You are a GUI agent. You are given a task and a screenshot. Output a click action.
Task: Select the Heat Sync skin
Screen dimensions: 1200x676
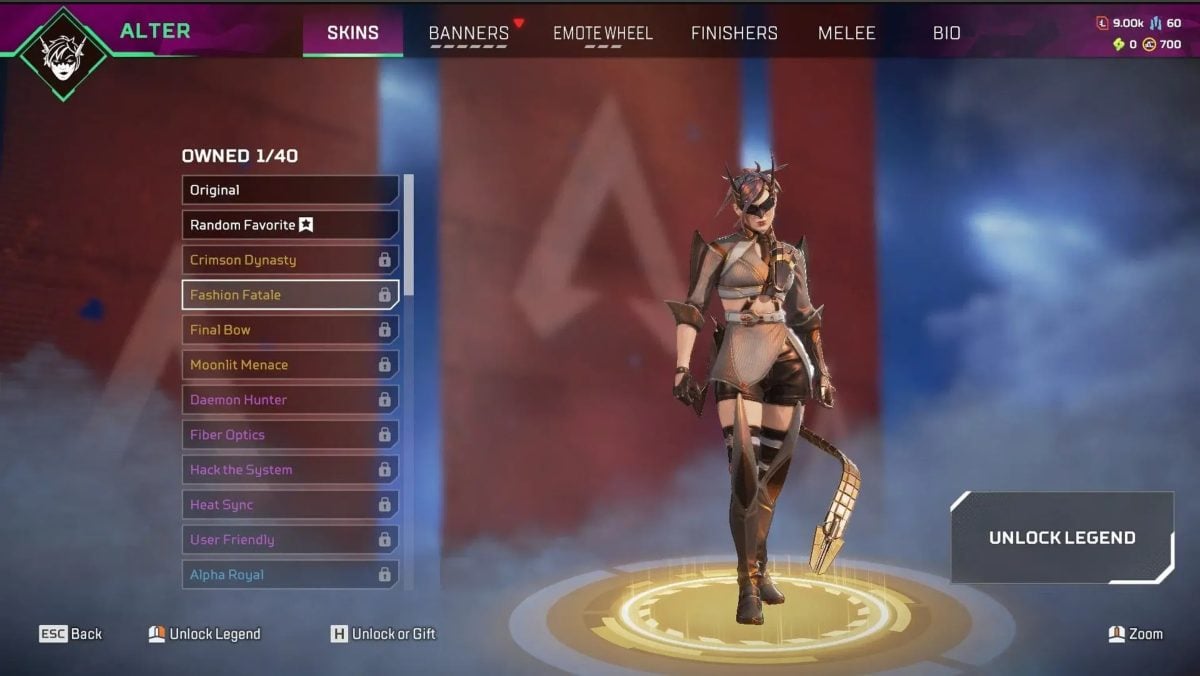[x=290, y=505]
